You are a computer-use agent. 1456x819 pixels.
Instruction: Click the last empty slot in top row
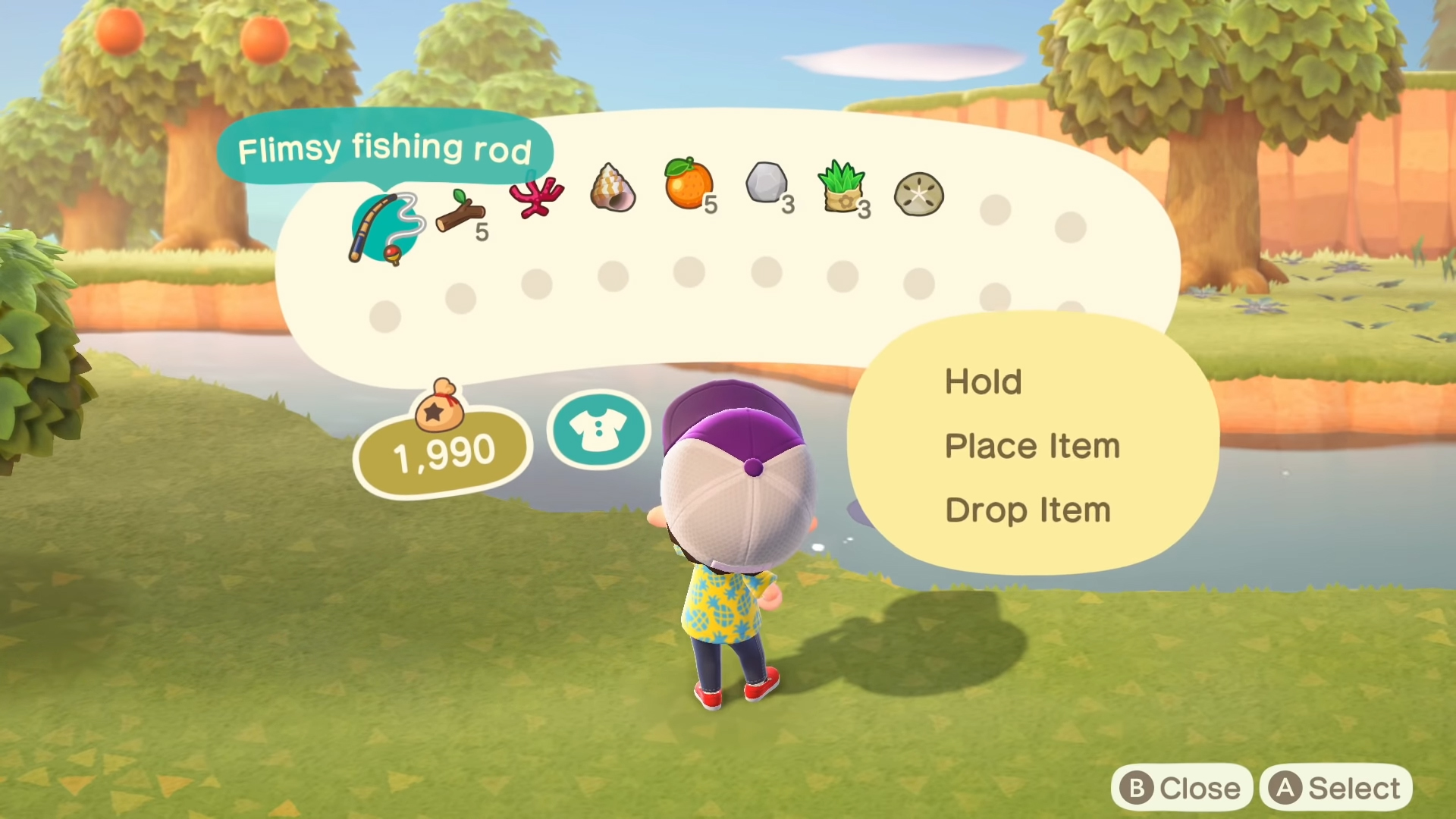click(x=1069, y=224)
